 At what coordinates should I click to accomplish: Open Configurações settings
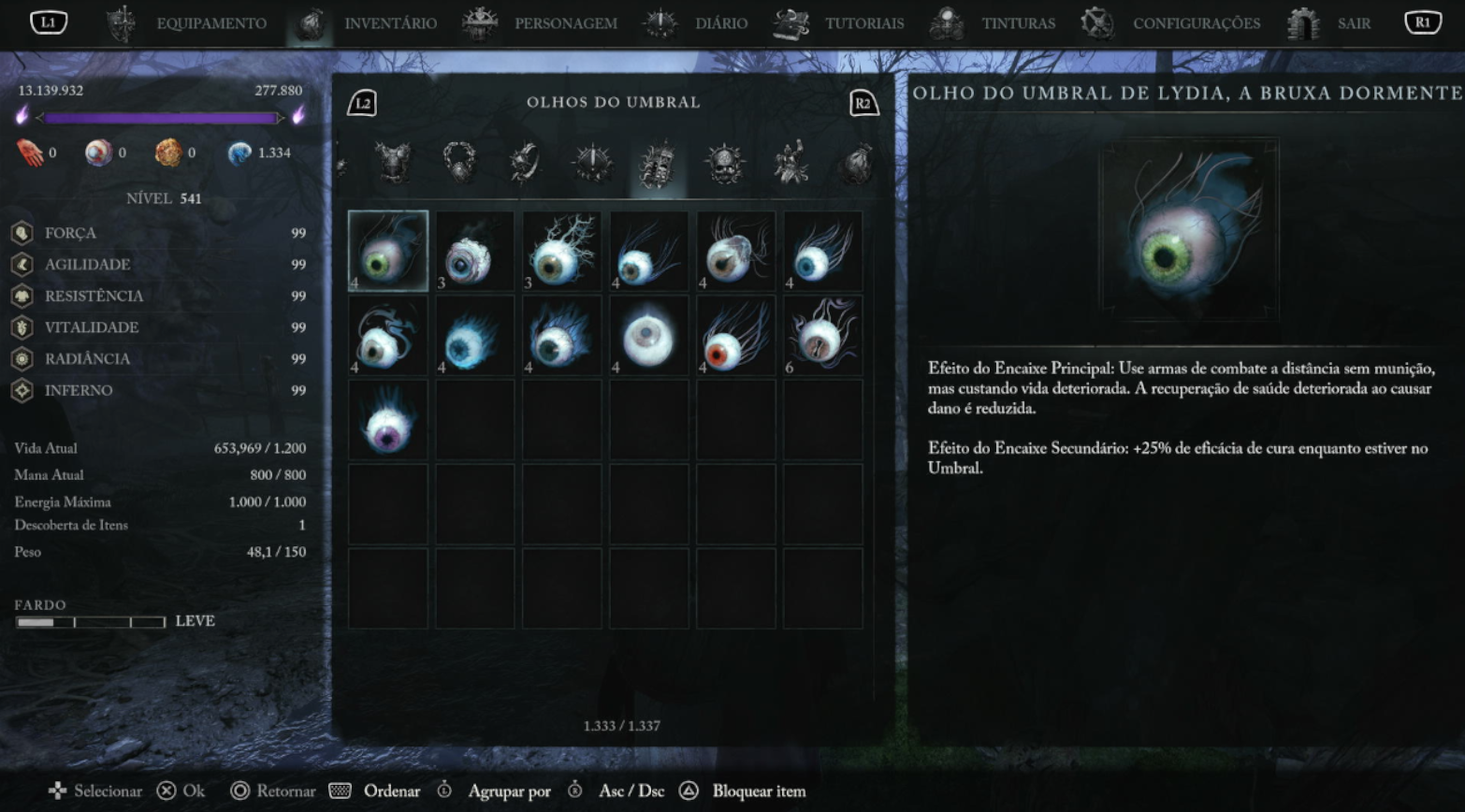tap(1196, 23)
